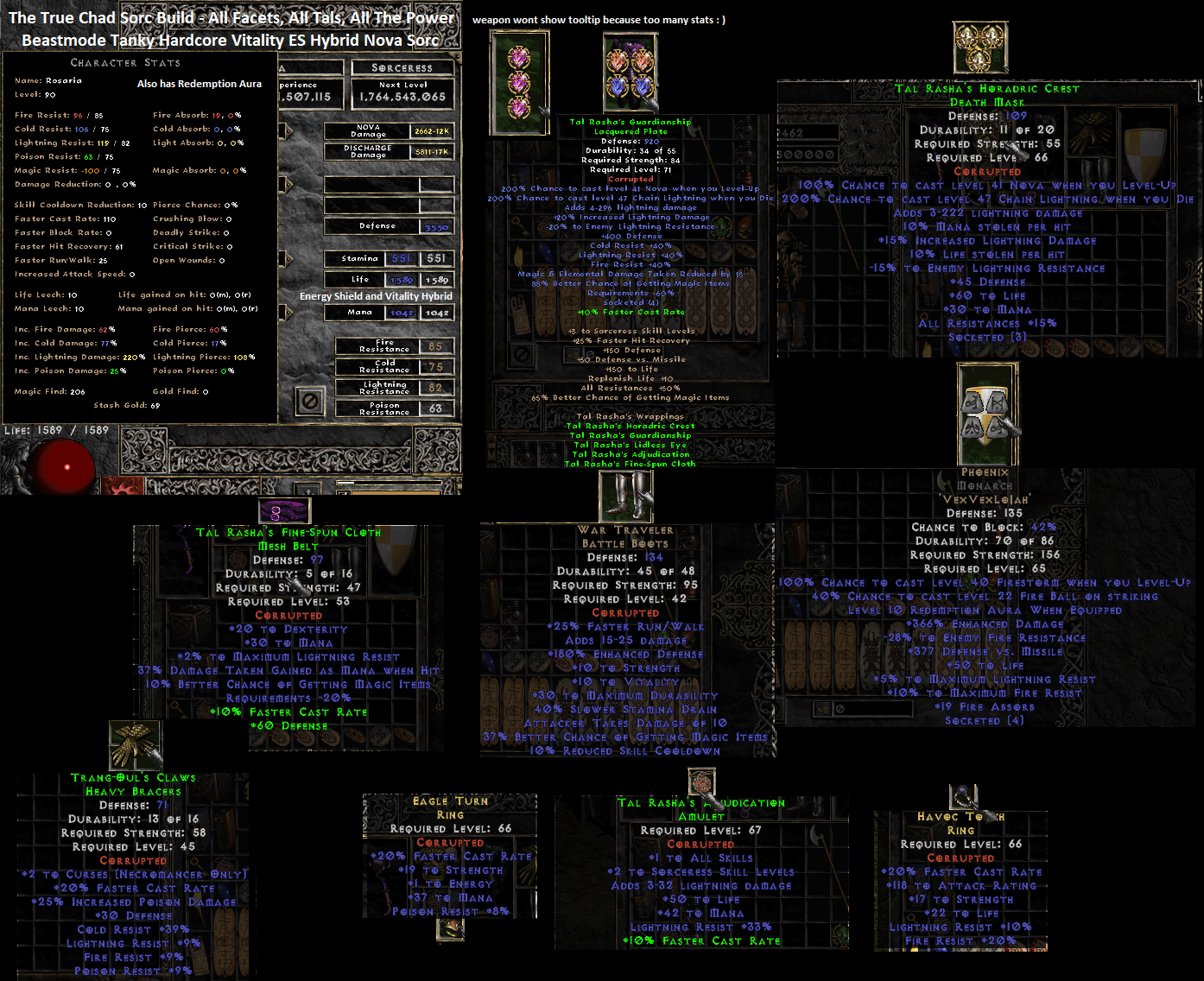Screen dimensions: 1204x981
Task: Select the Phoenix Monarch shield icon
Action: tap(986, 413)
